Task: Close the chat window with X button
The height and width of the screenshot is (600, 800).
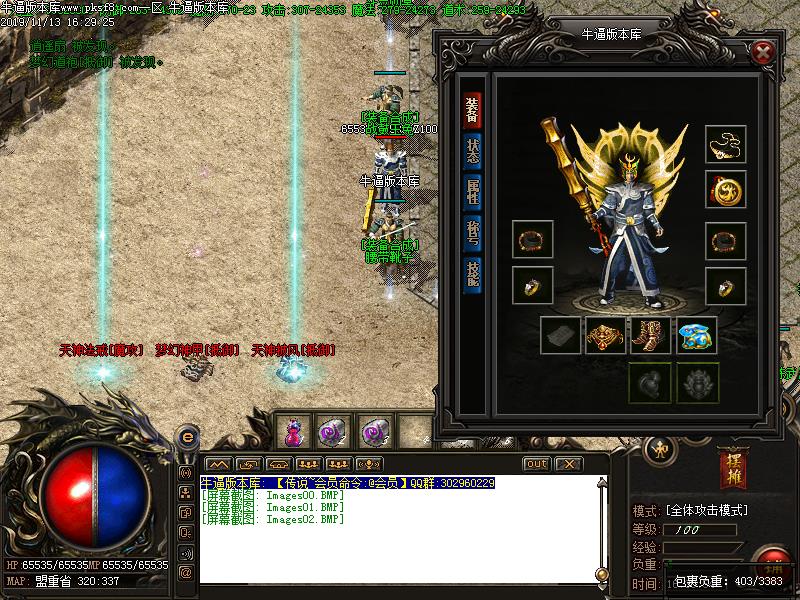Action: point(568,464)
